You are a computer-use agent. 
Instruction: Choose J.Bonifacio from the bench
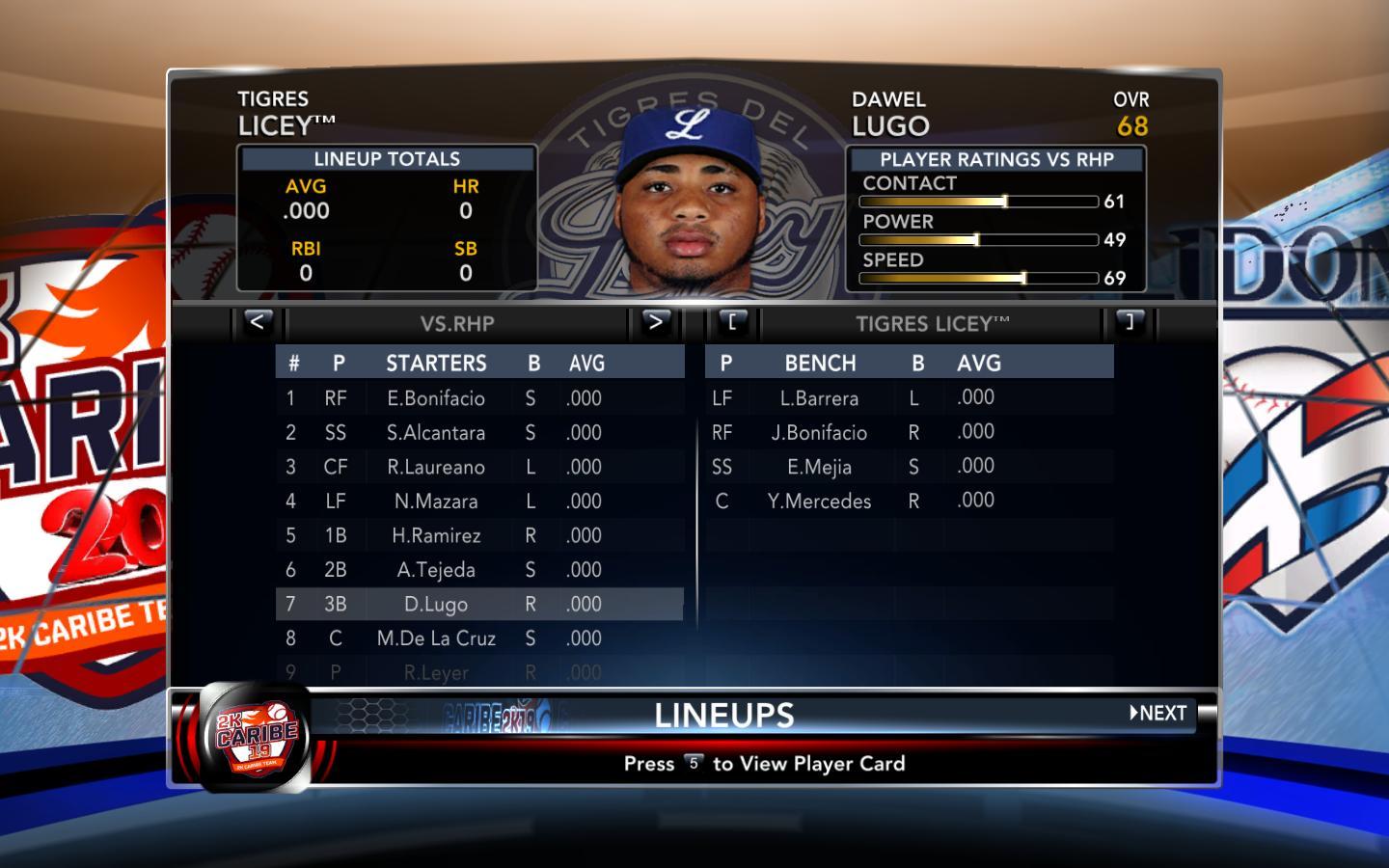coord(819,433)
